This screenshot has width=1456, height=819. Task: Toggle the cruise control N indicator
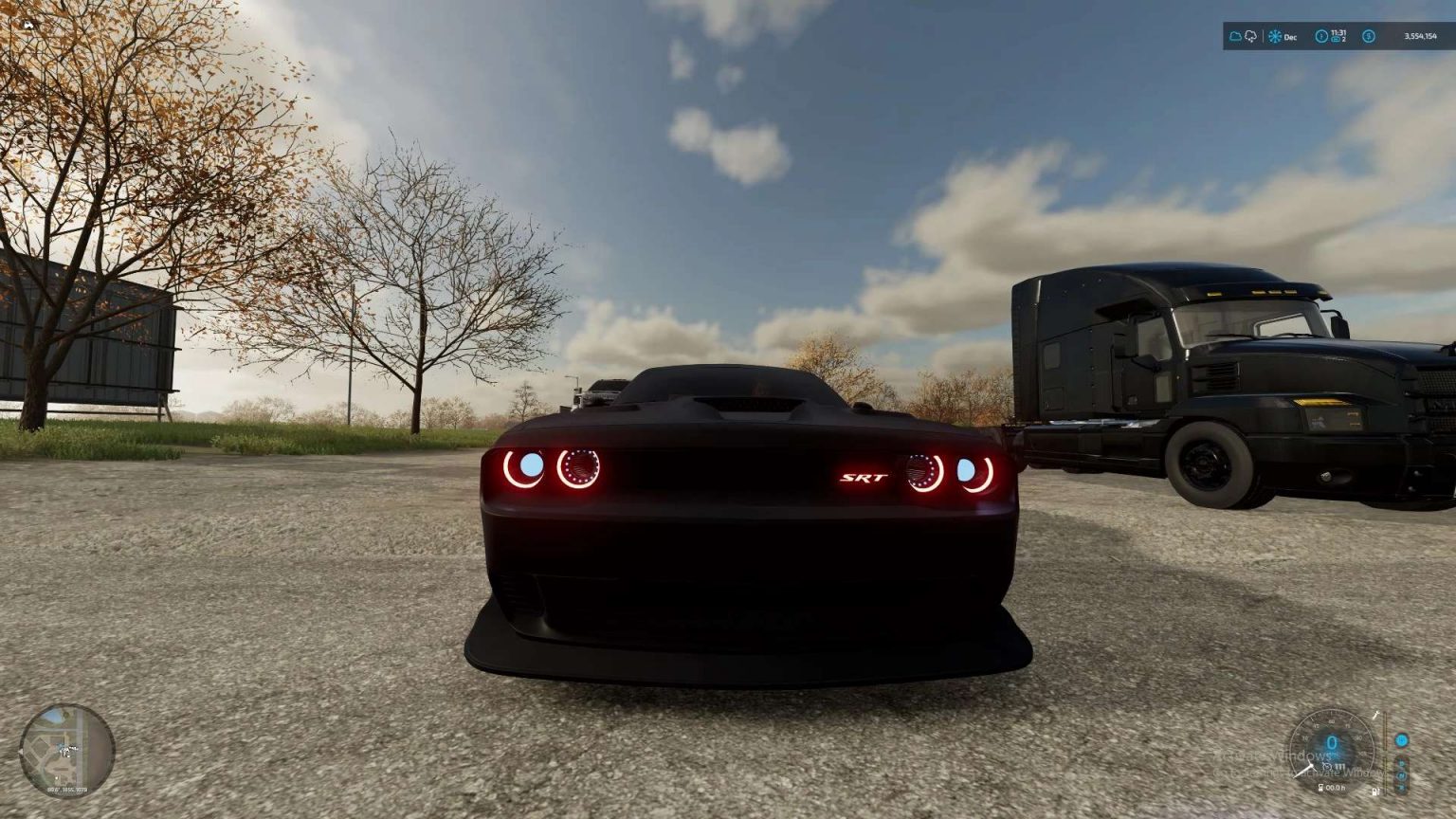pyautogui.click(x=1400, y=741)
